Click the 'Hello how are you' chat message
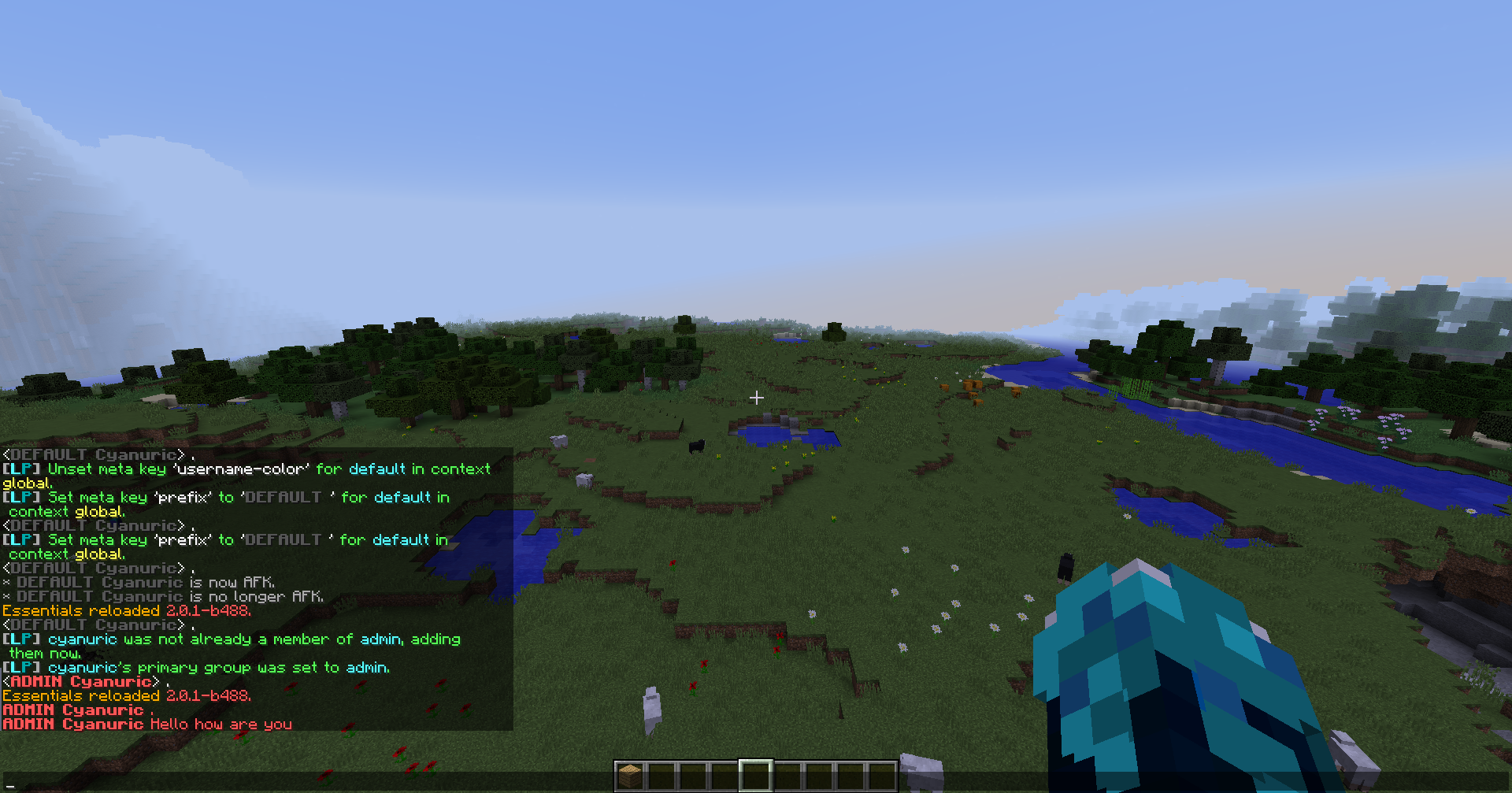This screenshot has height=793, width=1512. pyautogui.click(x=220, y=724)
